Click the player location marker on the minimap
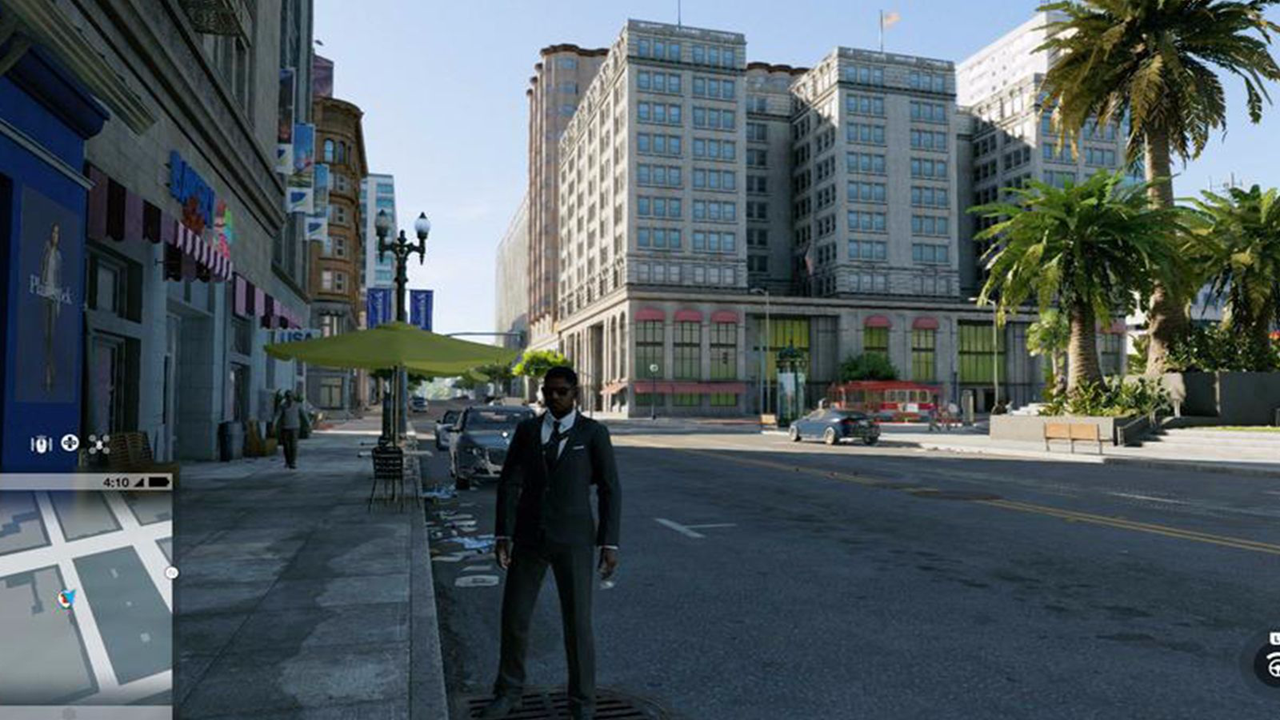The width and height of the screenshot is (1280, 720). tap(66, 598)
